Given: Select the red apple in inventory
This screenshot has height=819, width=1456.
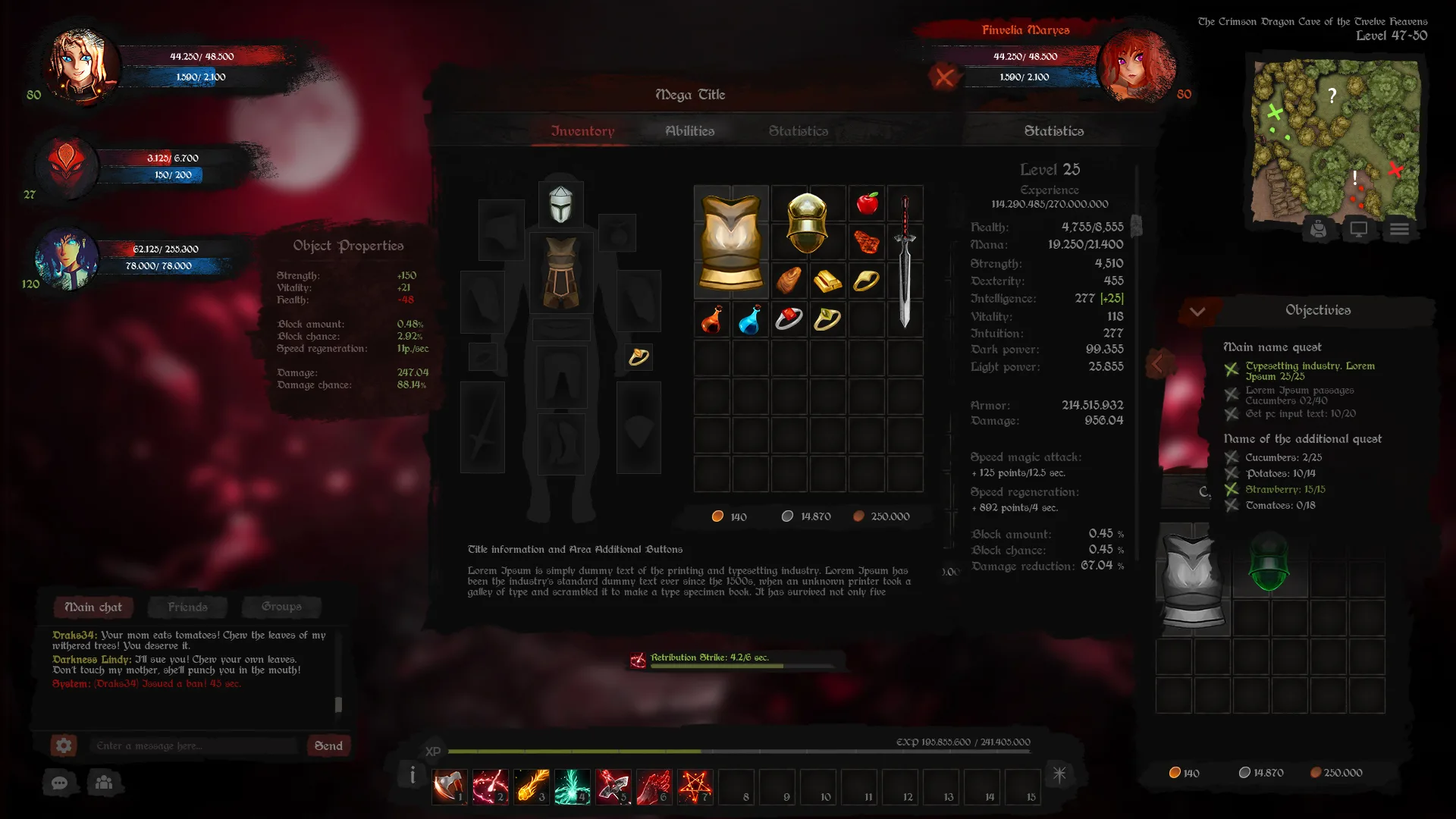Looking at the screenshot, I should [x=867, y=203].
